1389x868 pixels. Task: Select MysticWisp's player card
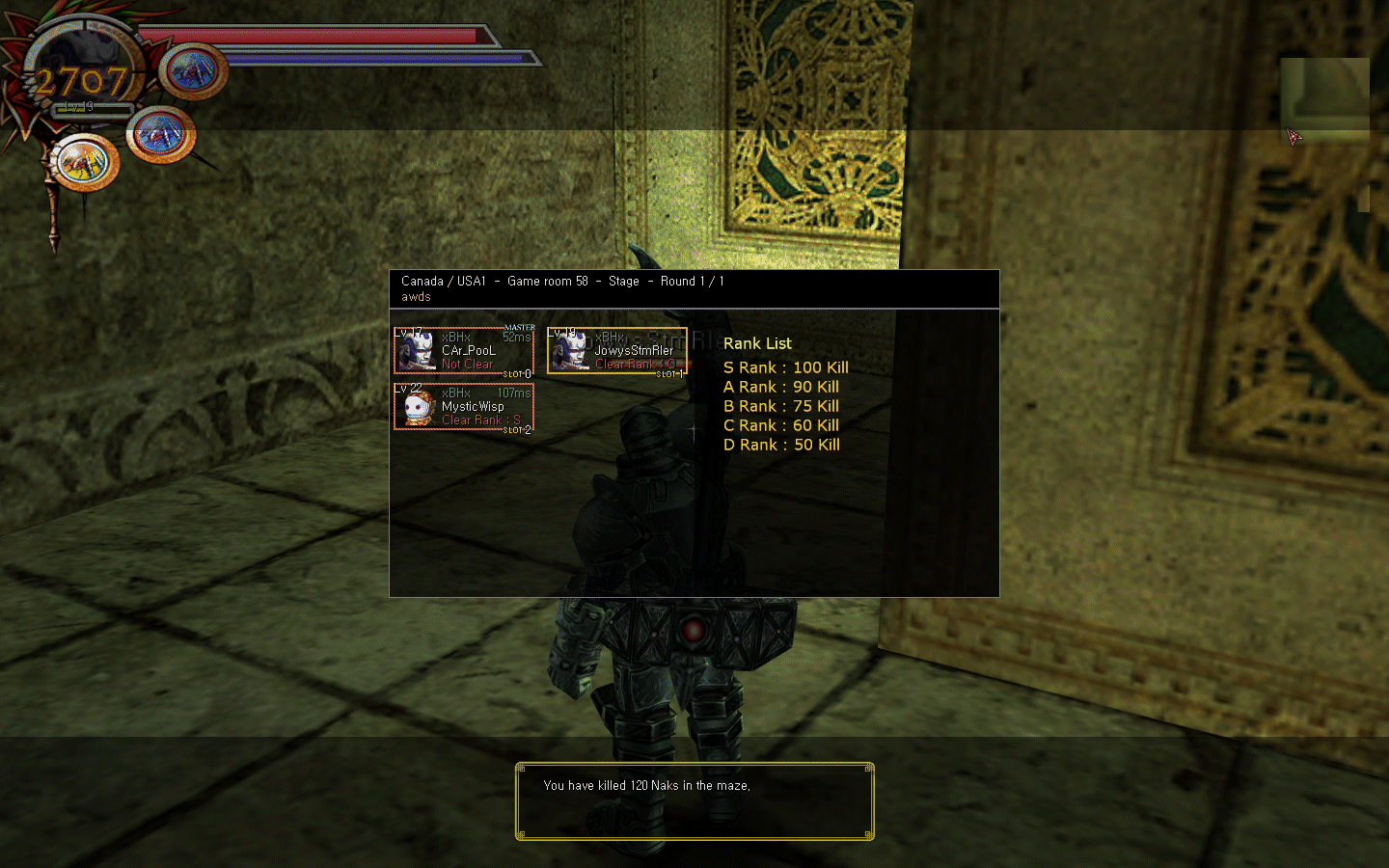point(464,407)
